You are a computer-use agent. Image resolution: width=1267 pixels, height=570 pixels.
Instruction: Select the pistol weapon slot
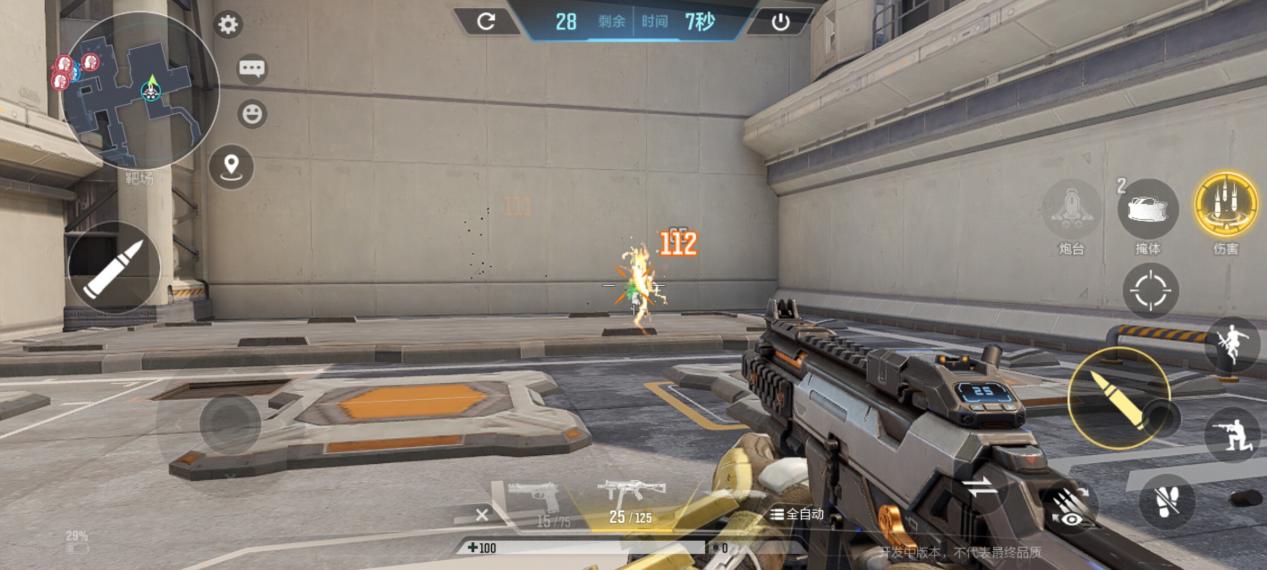[534, 497]
